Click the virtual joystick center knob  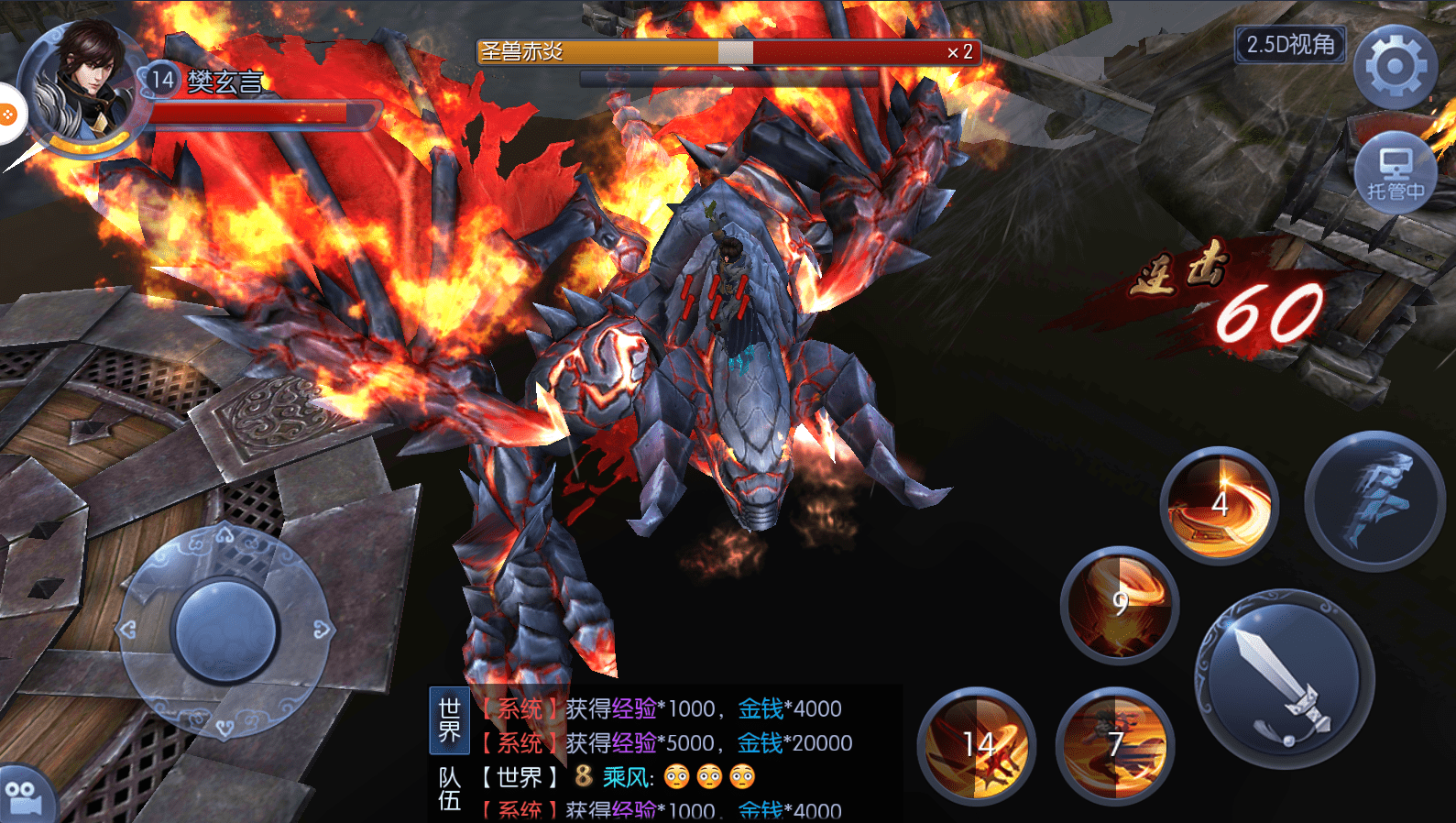click(x=224, y=631)
